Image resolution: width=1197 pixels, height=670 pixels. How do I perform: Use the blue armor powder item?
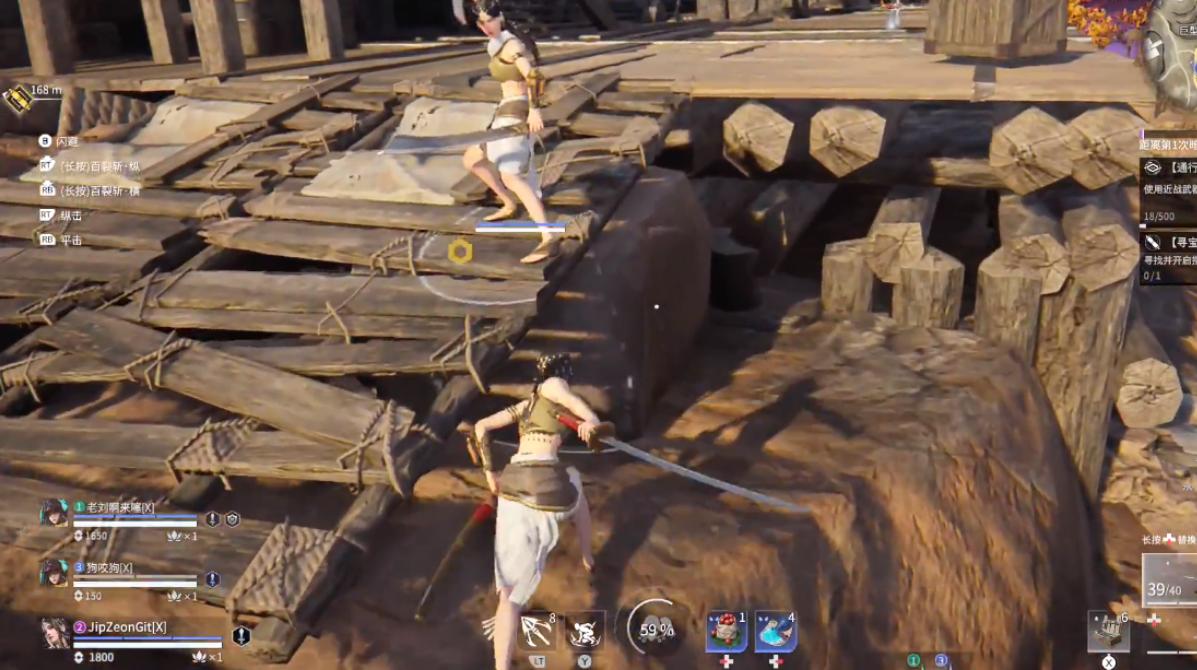(775, 631)
